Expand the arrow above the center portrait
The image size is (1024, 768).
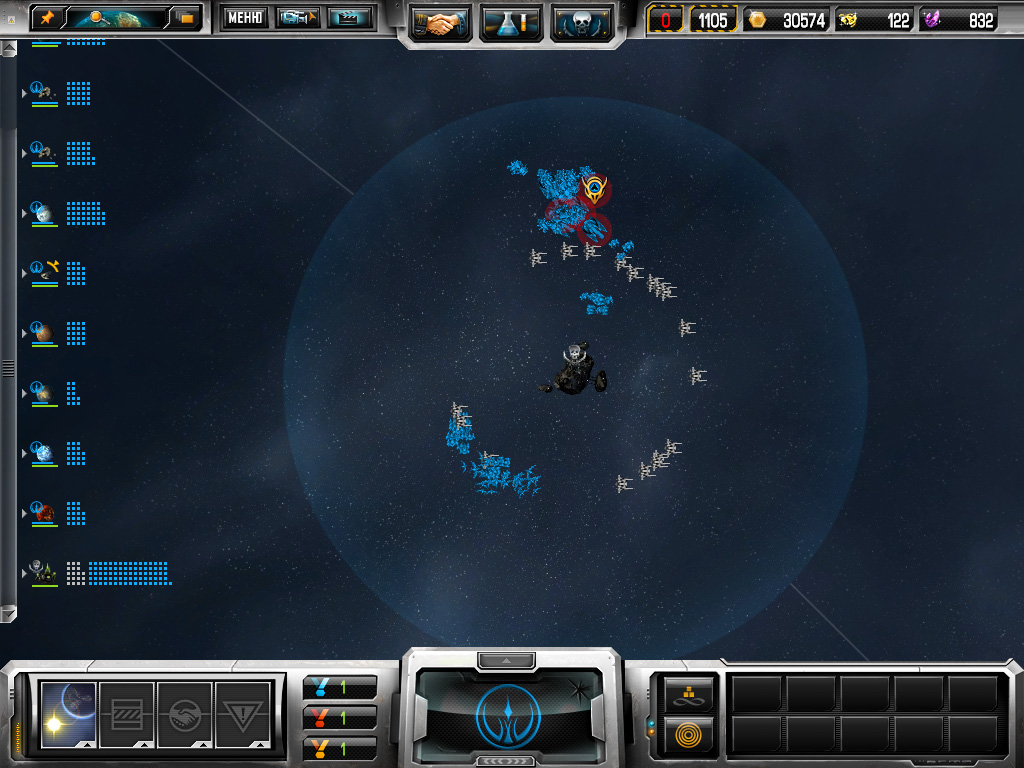pos(506,660)
